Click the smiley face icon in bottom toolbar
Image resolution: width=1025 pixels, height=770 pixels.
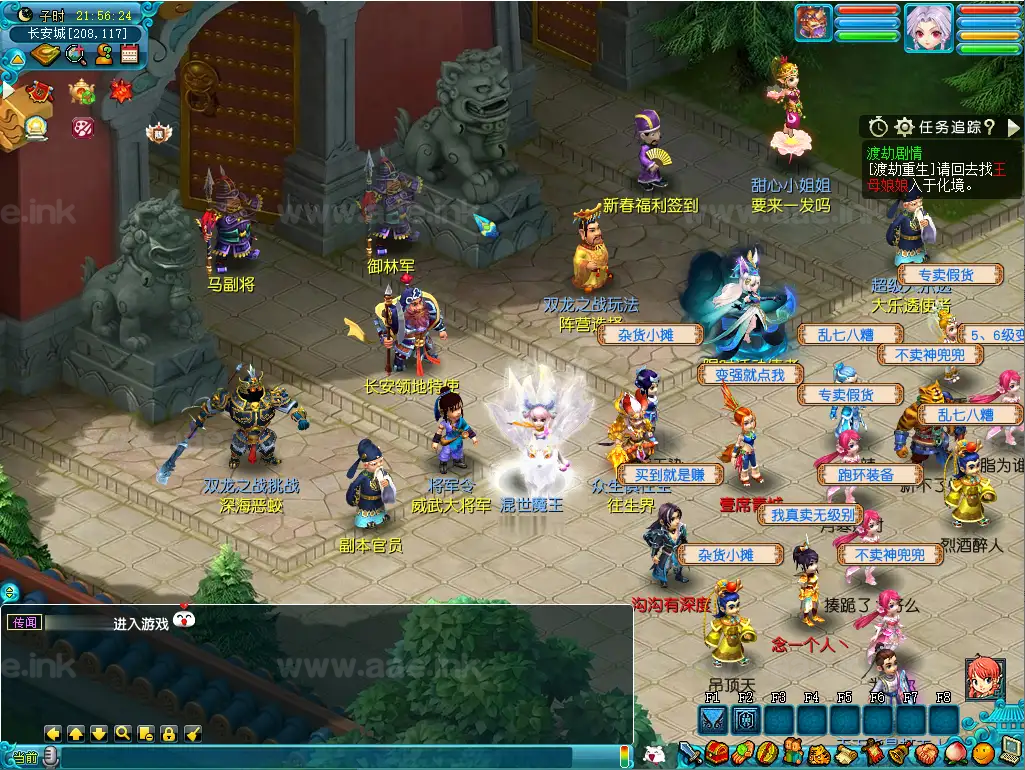point(984,751)
